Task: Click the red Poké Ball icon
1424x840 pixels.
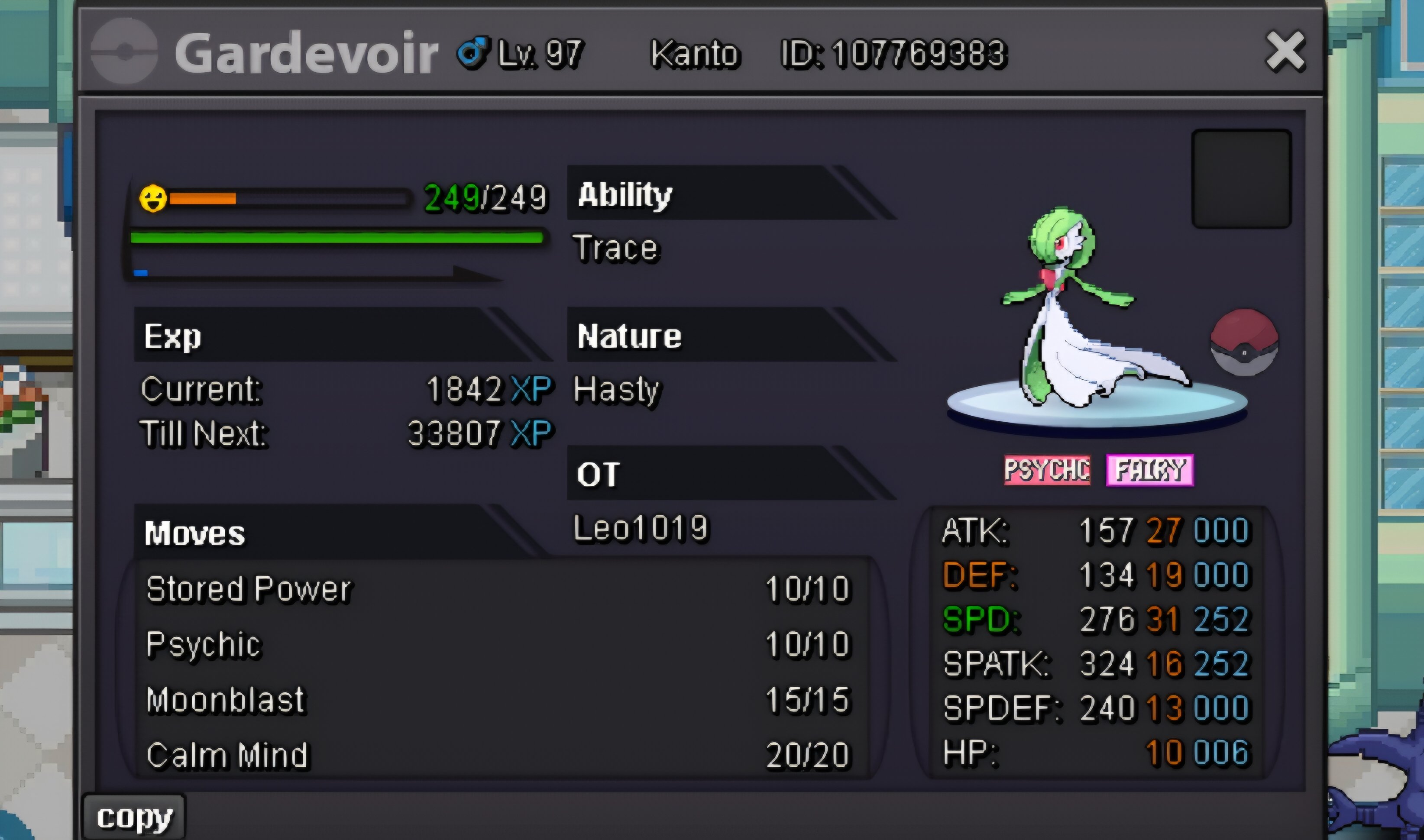Action: coord(1243,342)
